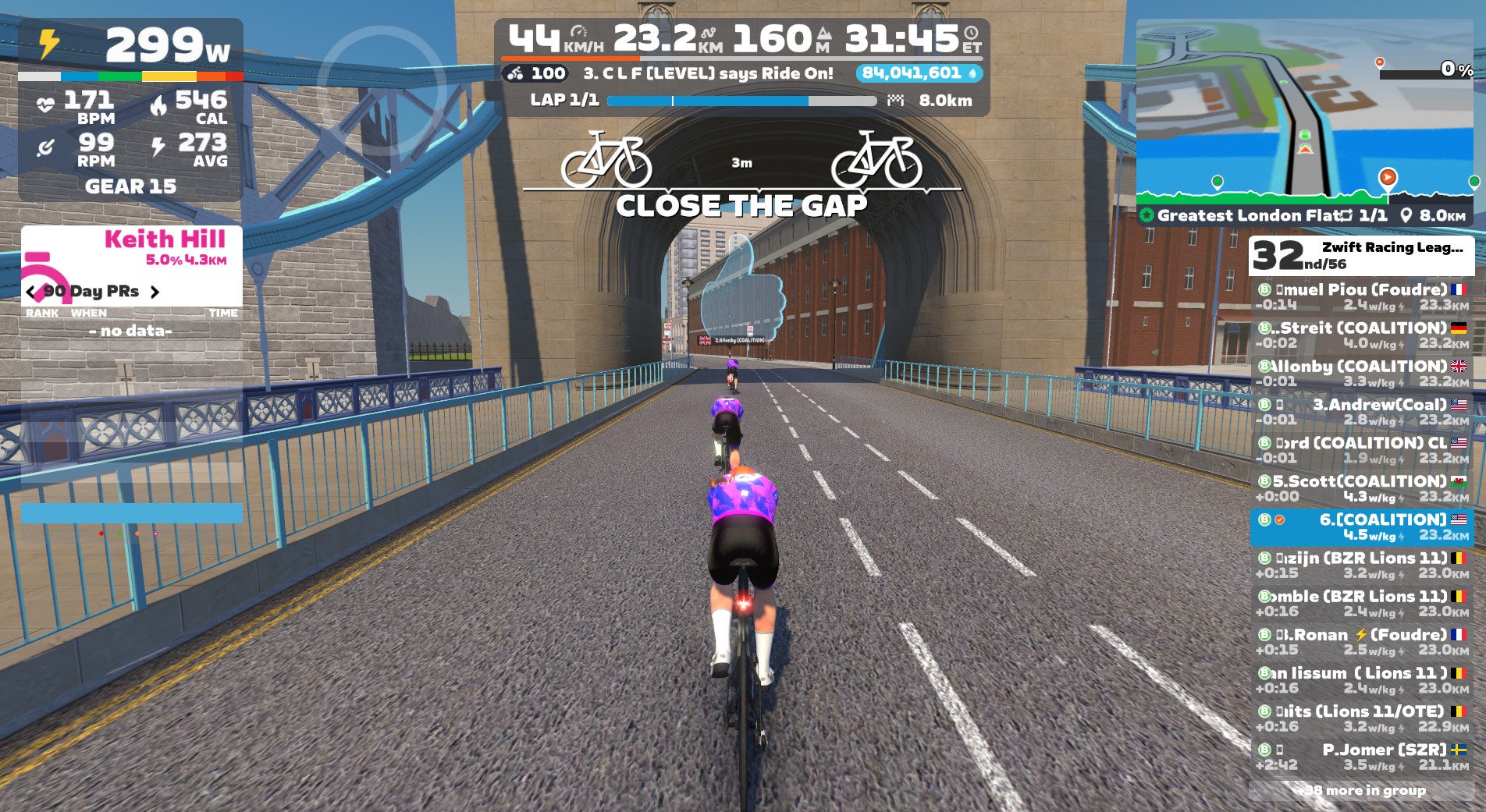Image resolution: width=1486 pixels, height=812 pixels.
Task: Expand the '38 more in group' row
Action: (1361, 790)
